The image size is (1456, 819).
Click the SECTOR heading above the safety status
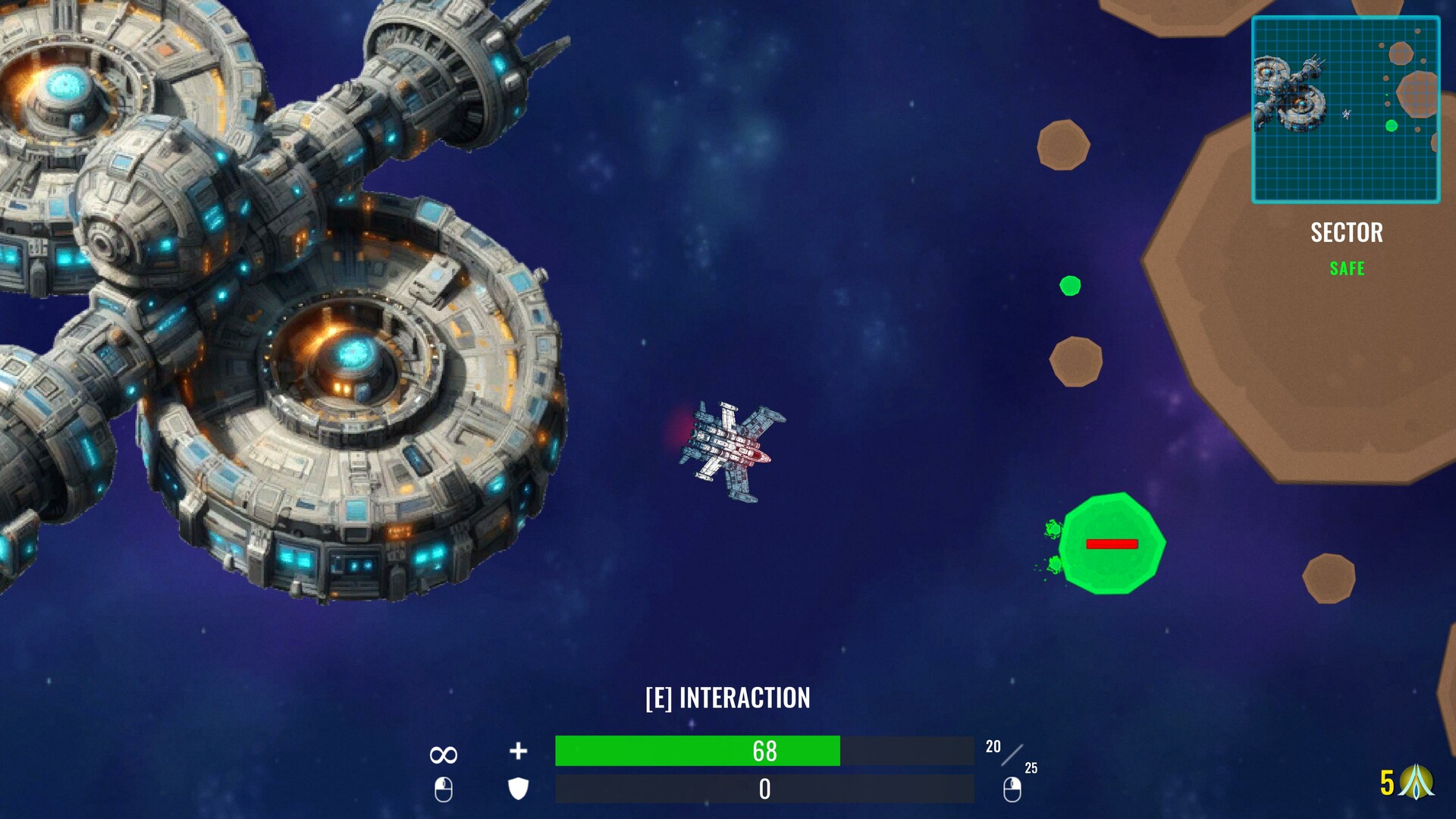[1348, 233]
